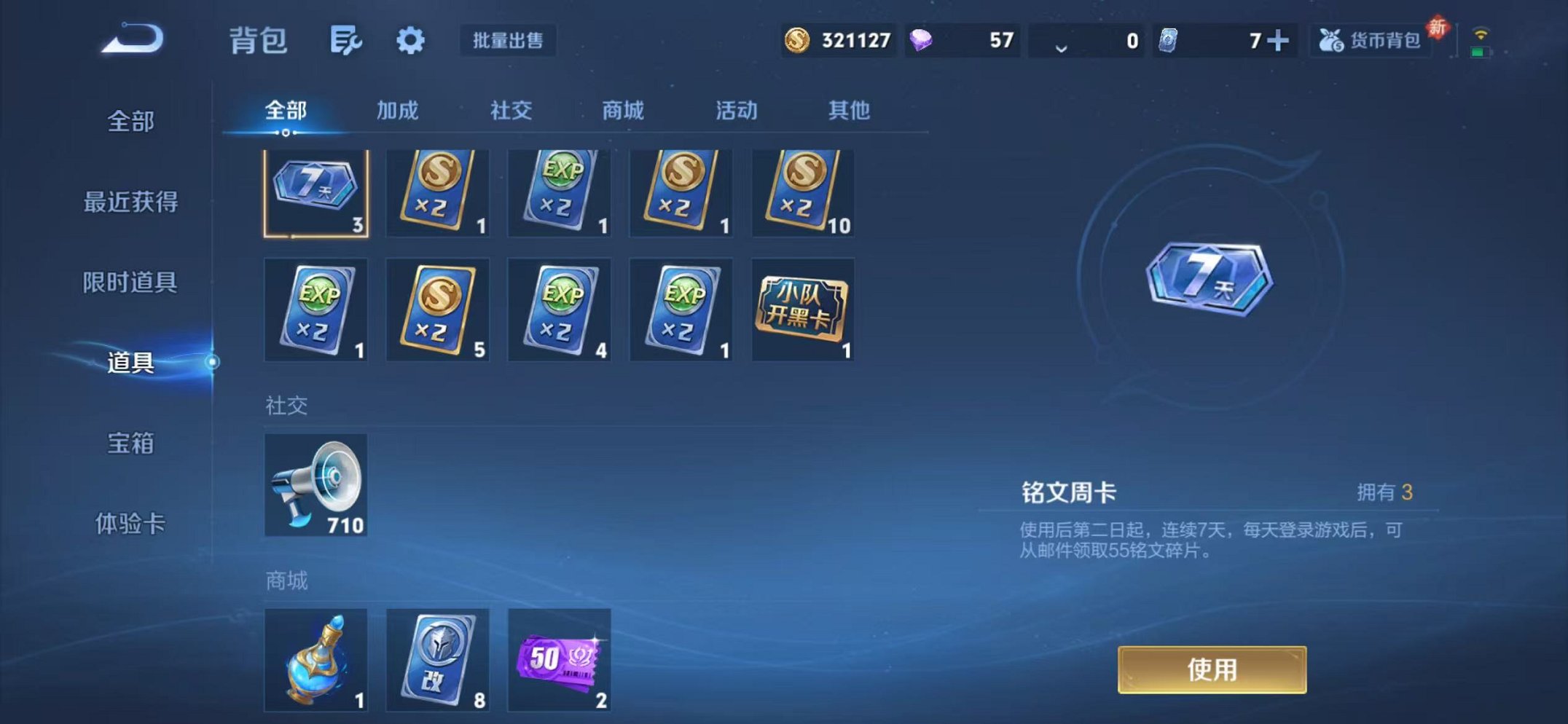This screenshot has height=724, width=1568.
Task: Open backpack settings via gear icon
Action: click(410, 41)
